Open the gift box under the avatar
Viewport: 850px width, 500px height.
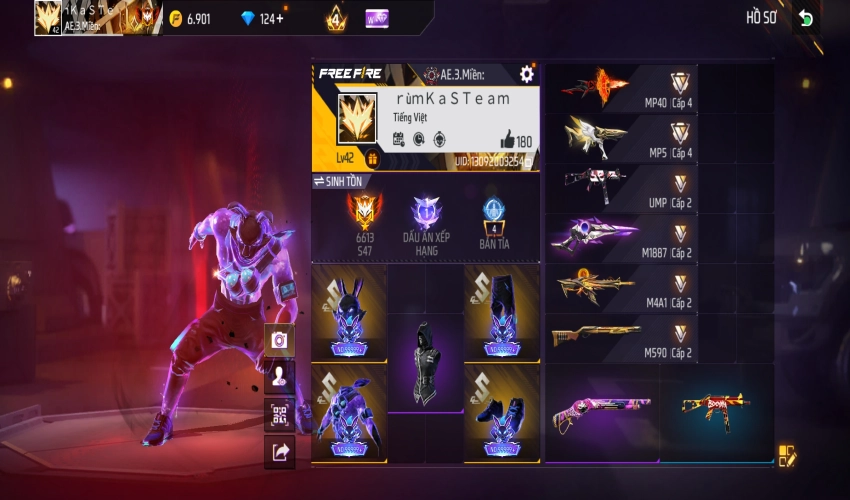372,158
